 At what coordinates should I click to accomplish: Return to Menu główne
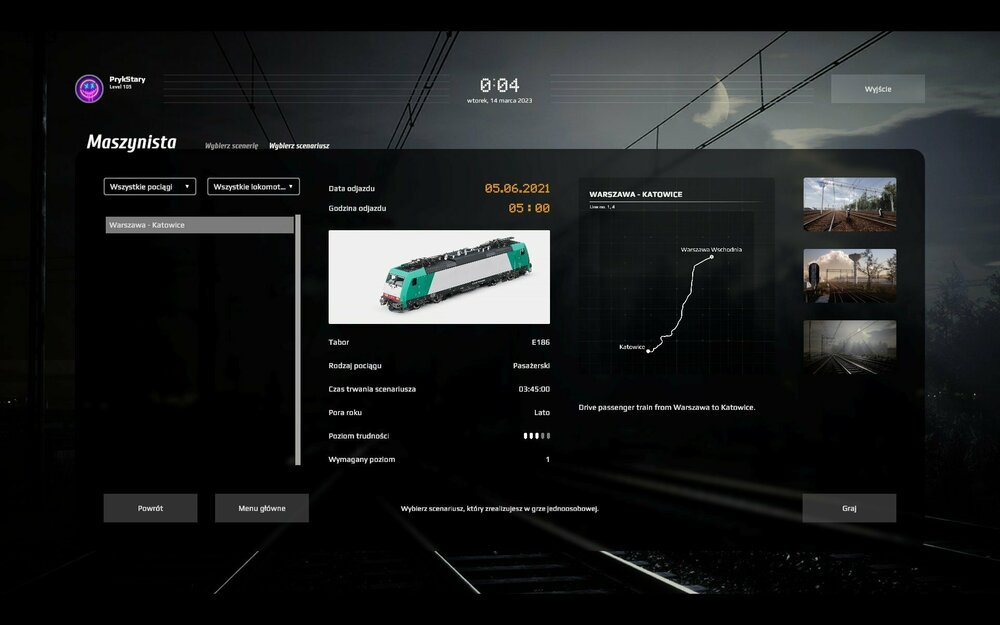point(261,508)
